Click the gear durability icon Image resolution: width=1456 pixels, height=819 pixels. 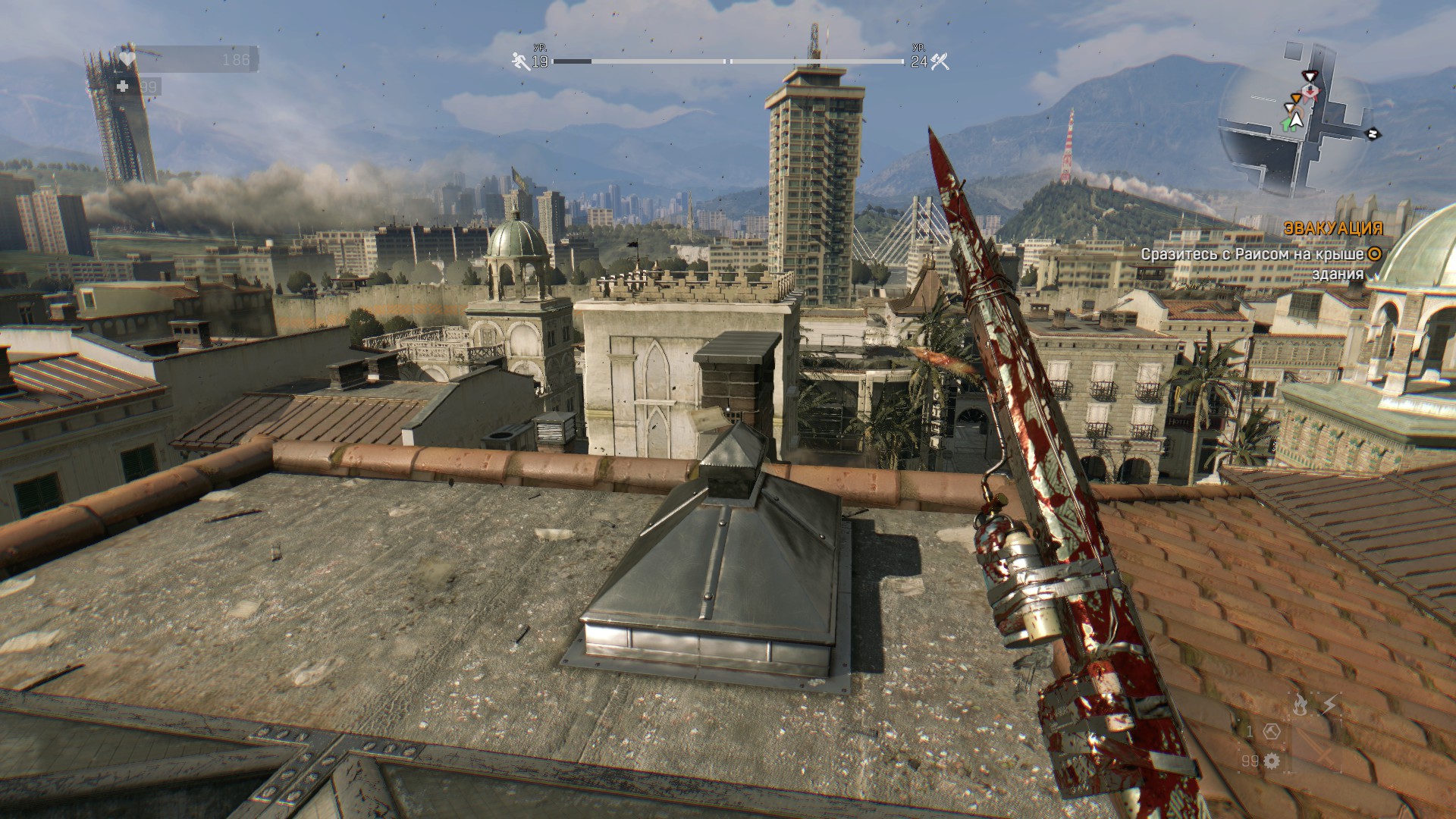[1272, 760]
